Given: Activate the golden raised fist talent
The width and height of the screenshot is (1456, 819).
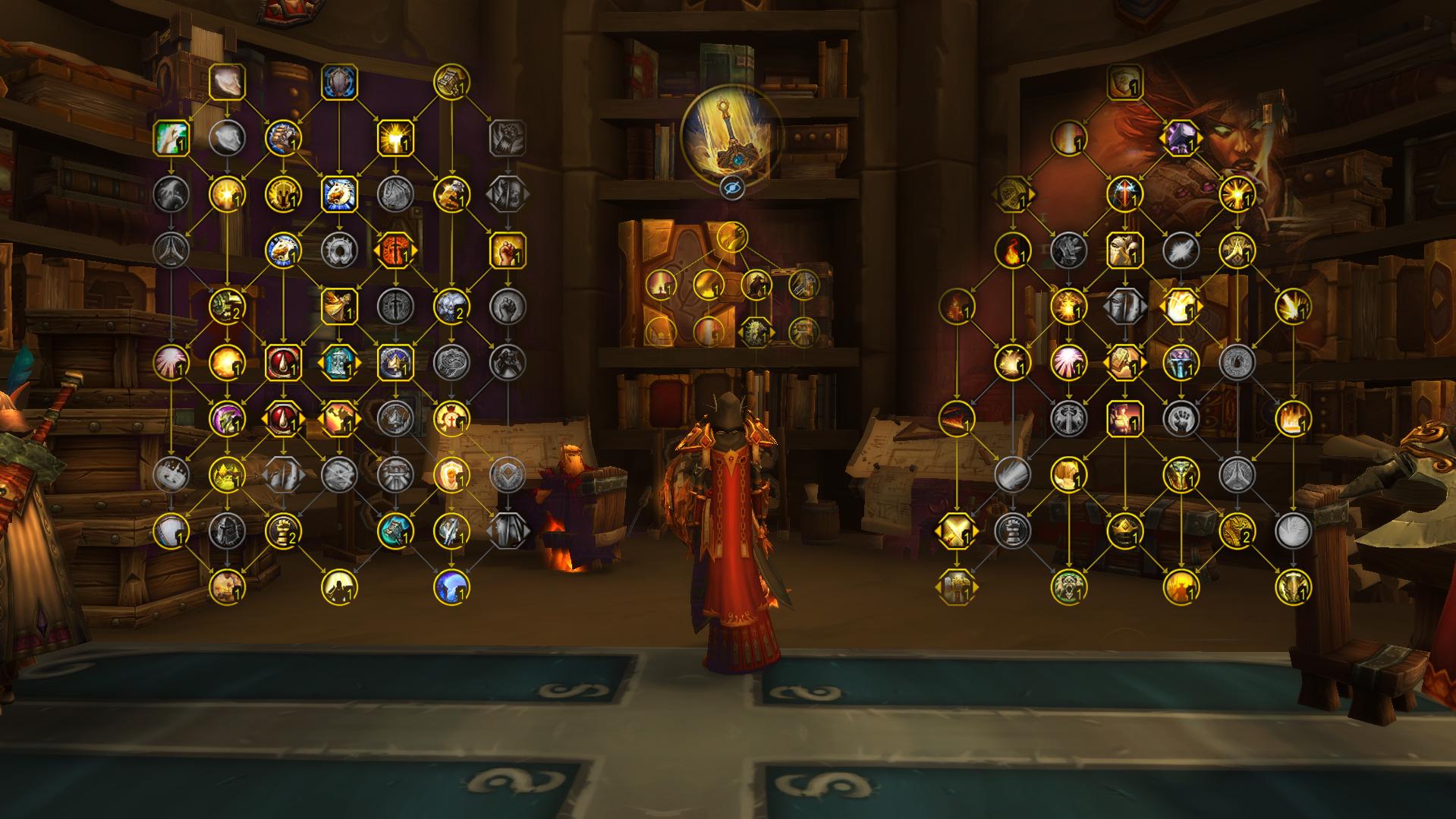Looking at the screenshot, I should pyautogui.click(x=508, y=250).
